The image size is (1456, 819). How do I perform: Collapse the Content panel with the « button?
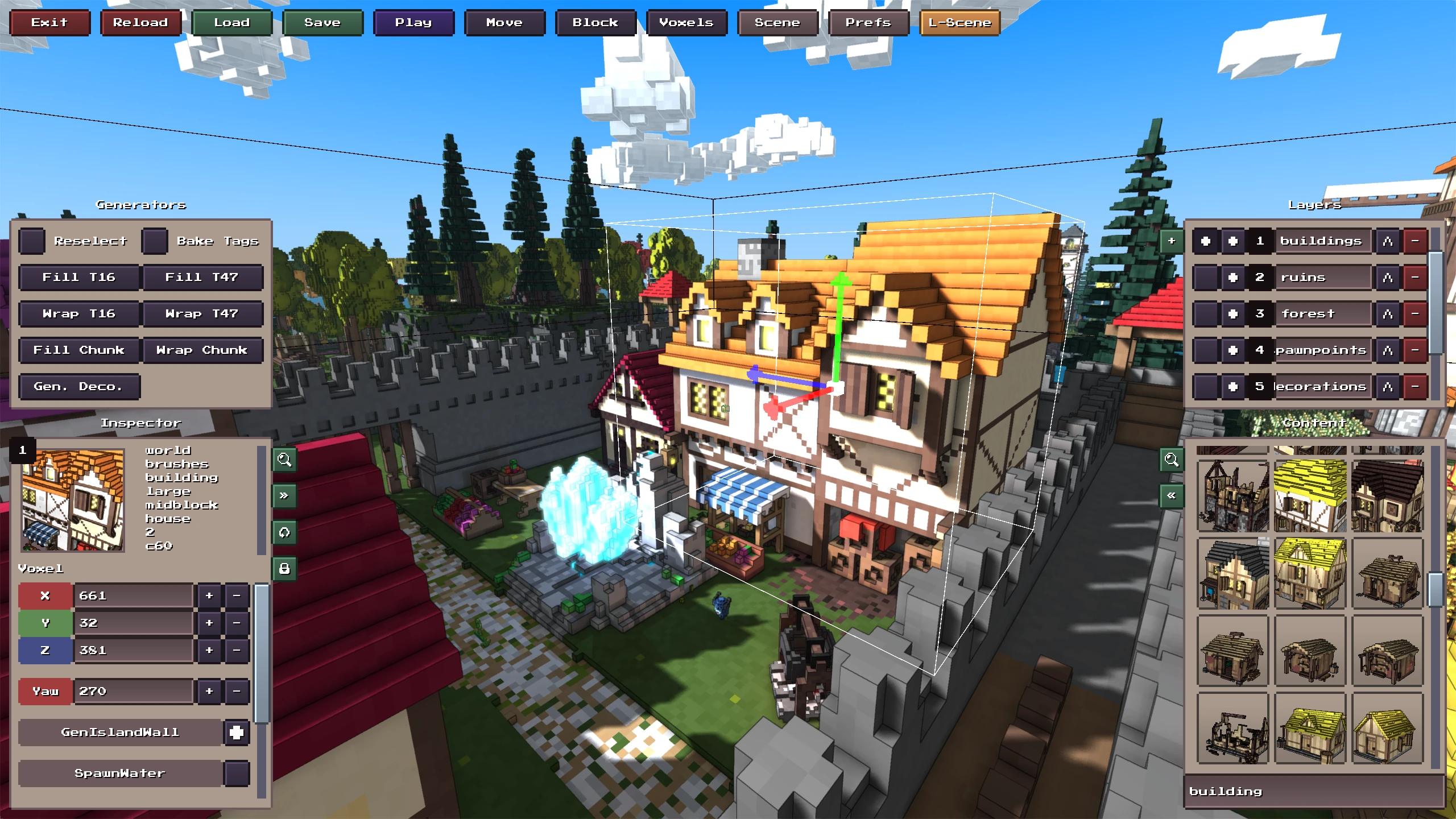(1172, 495)
